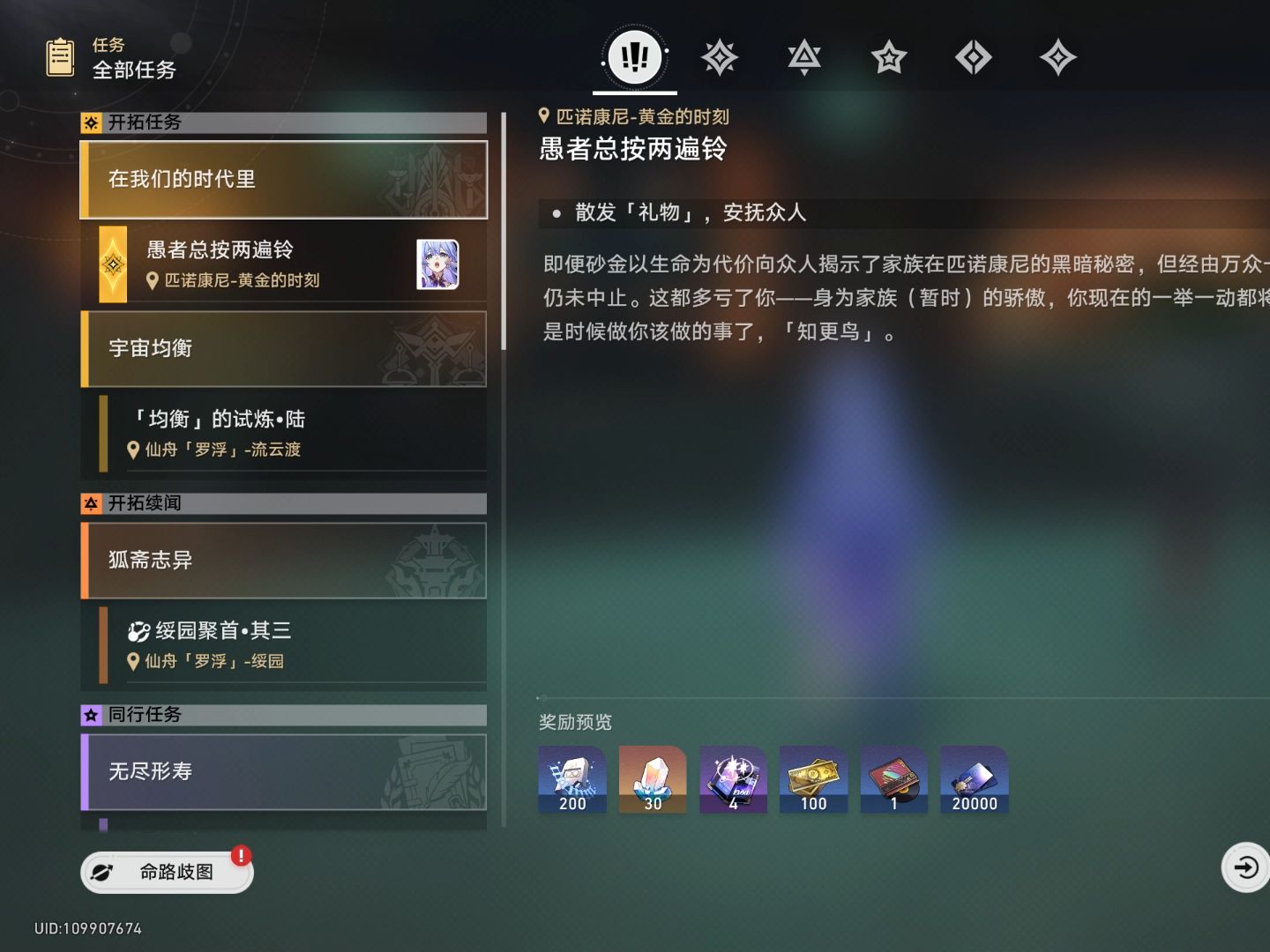Click the triangle adventure mission filter icon

pos(803,56)
